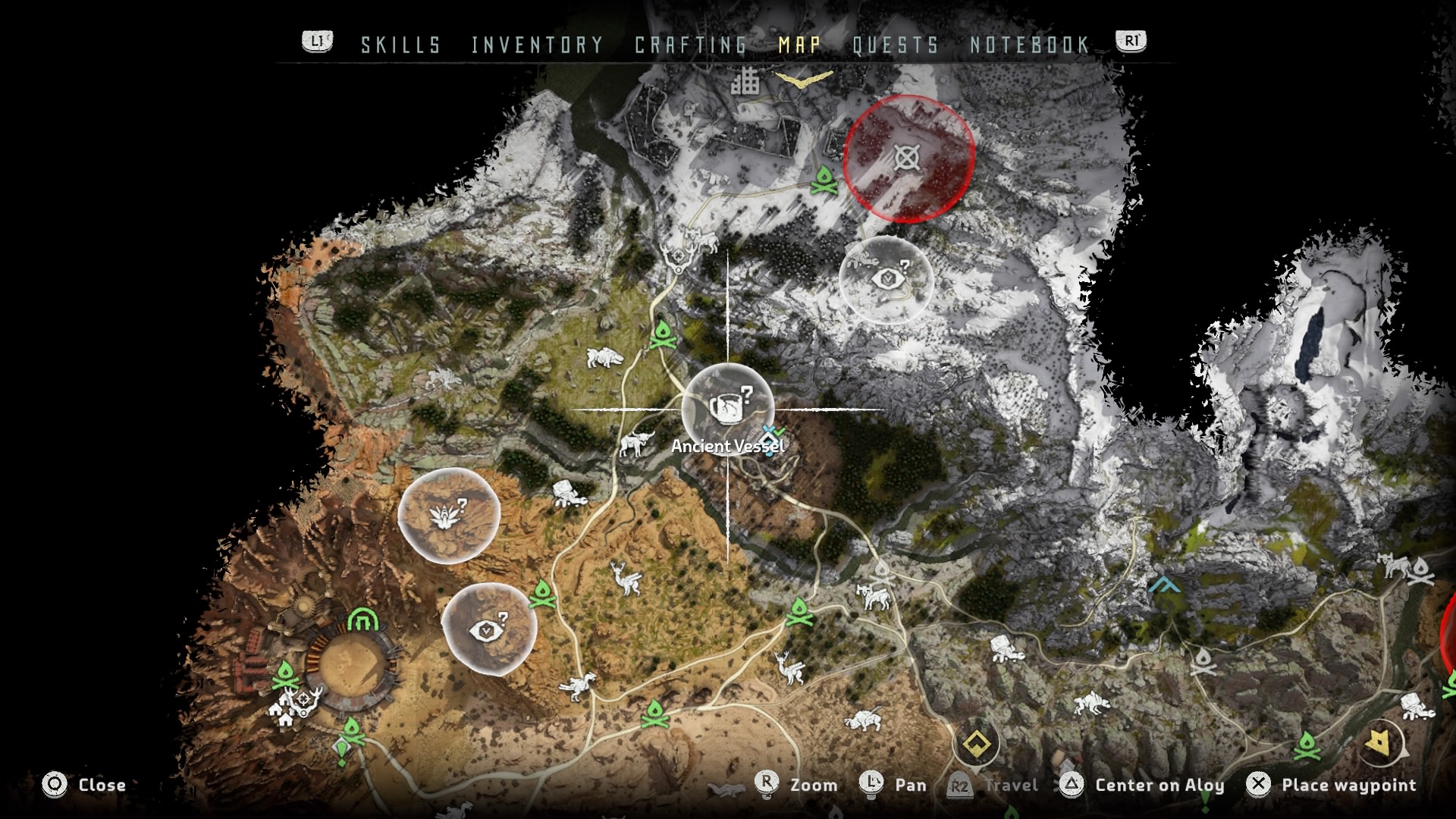Screen dimensions: 1456x819
Task: Open the Notebook tab
Action: click(1030, 45)
